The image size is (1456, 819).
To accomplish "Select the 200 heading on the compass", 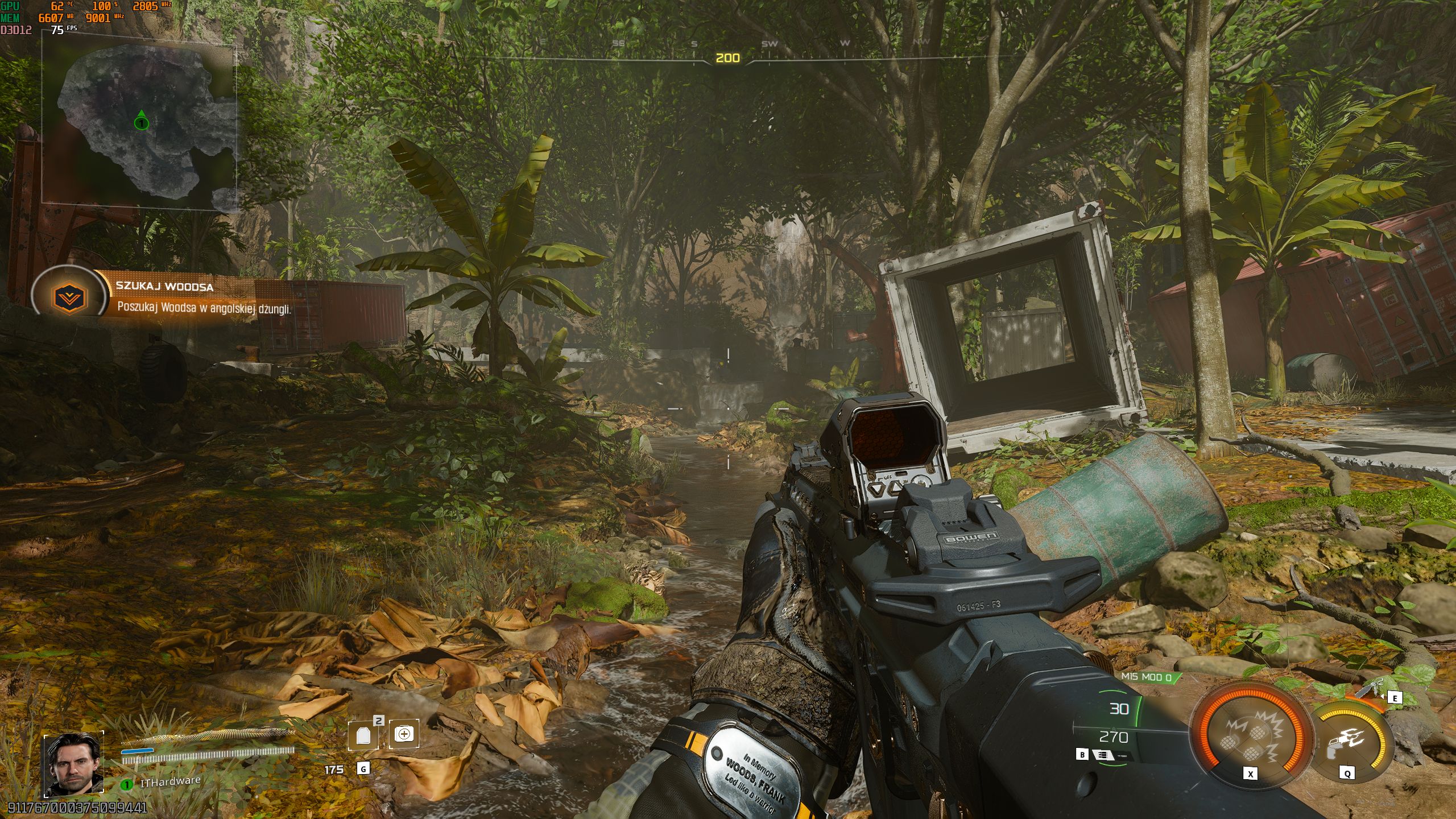I will (x=728, y=57).
